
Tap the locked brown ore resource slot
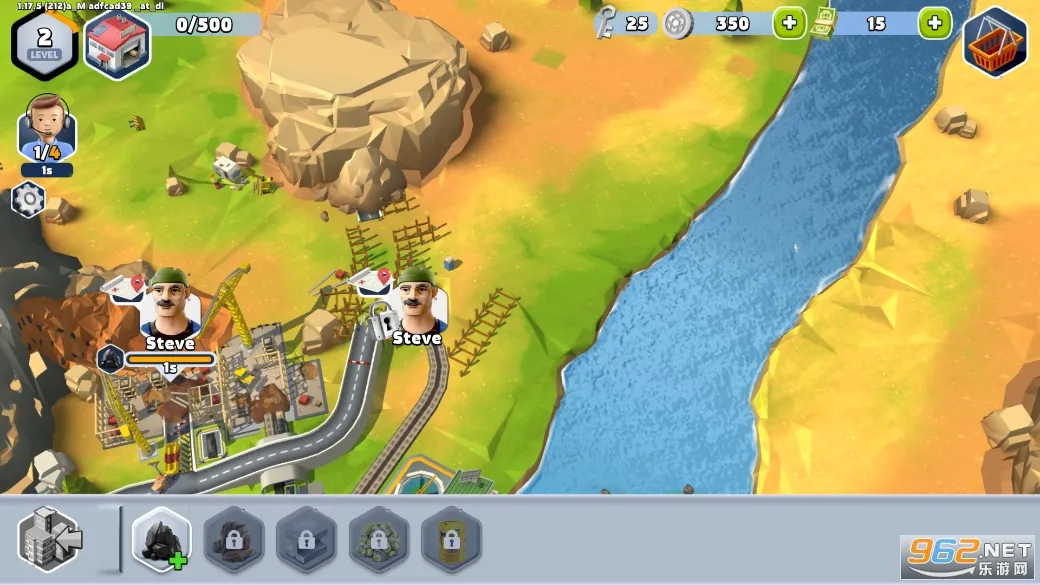(x=234, y=539)
